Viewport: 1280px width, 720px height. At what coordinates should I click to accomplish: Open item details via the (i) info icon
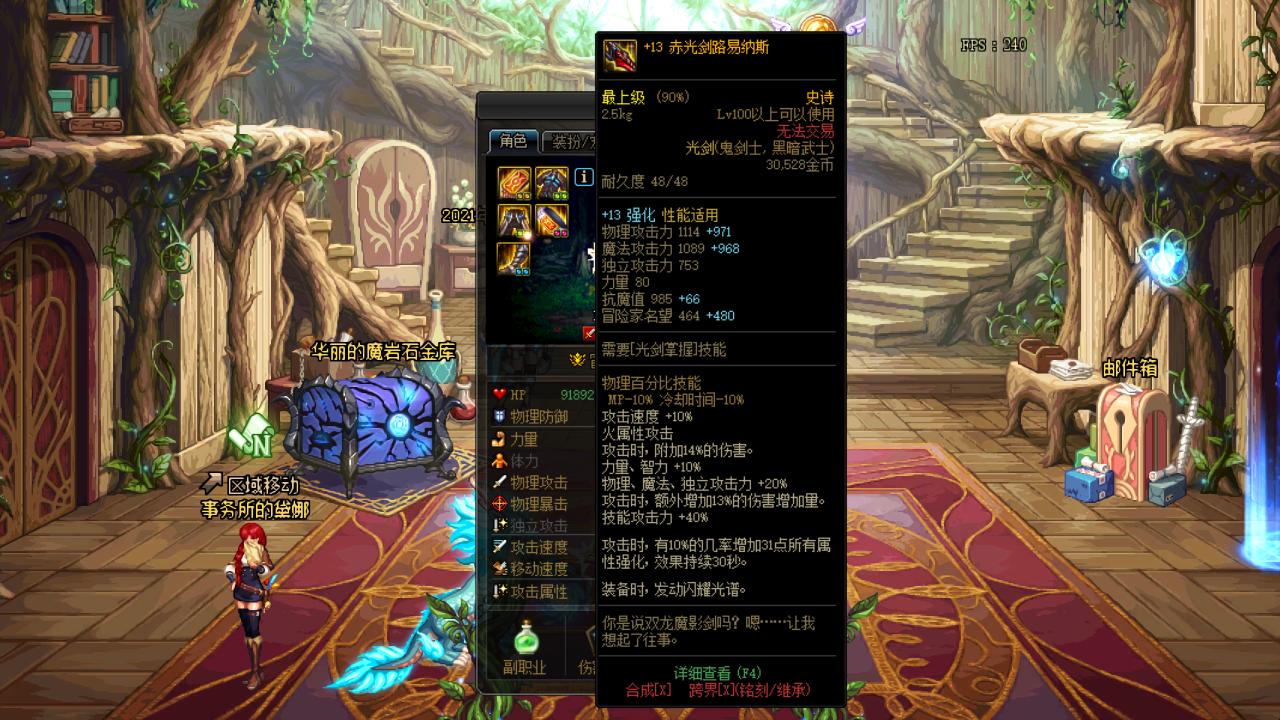(x=583, y=177)
